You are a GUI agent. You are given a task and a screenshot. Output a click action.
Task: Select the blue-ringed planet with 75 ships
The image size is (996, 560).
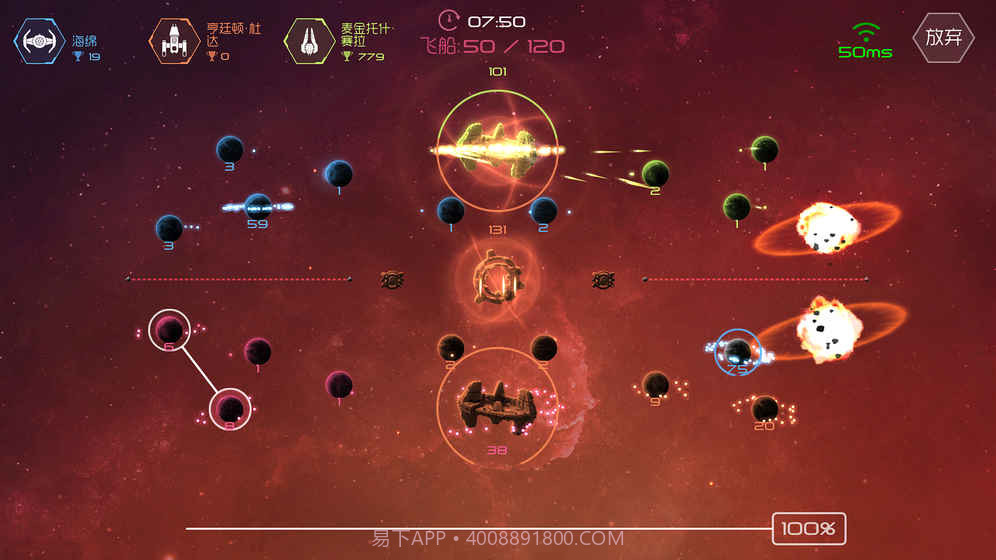click(738, 351)
